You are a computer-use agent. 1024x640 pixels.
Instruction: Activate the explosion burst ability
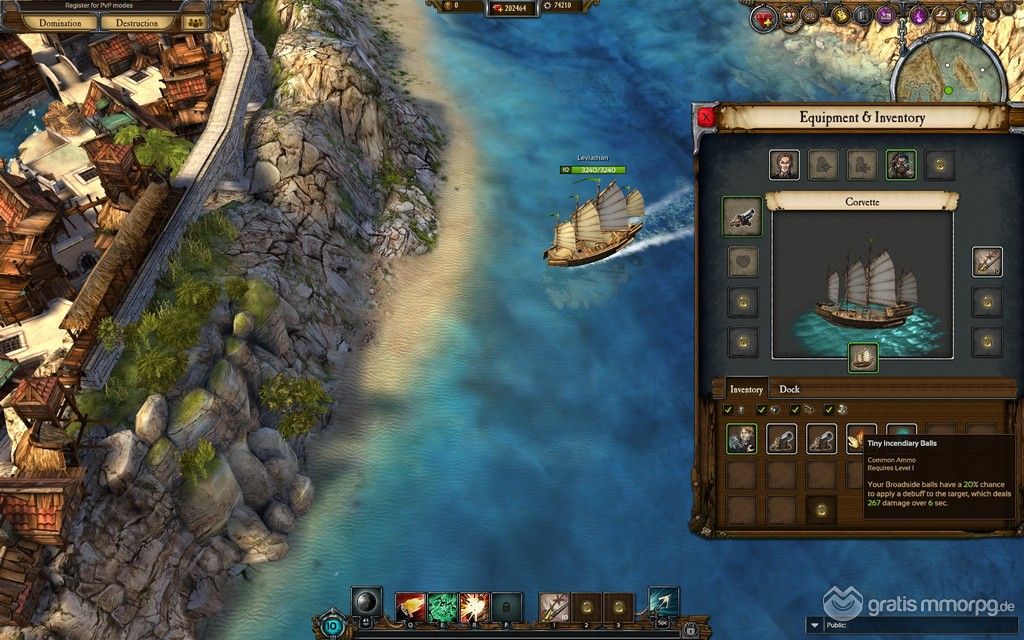pos(474,605)
